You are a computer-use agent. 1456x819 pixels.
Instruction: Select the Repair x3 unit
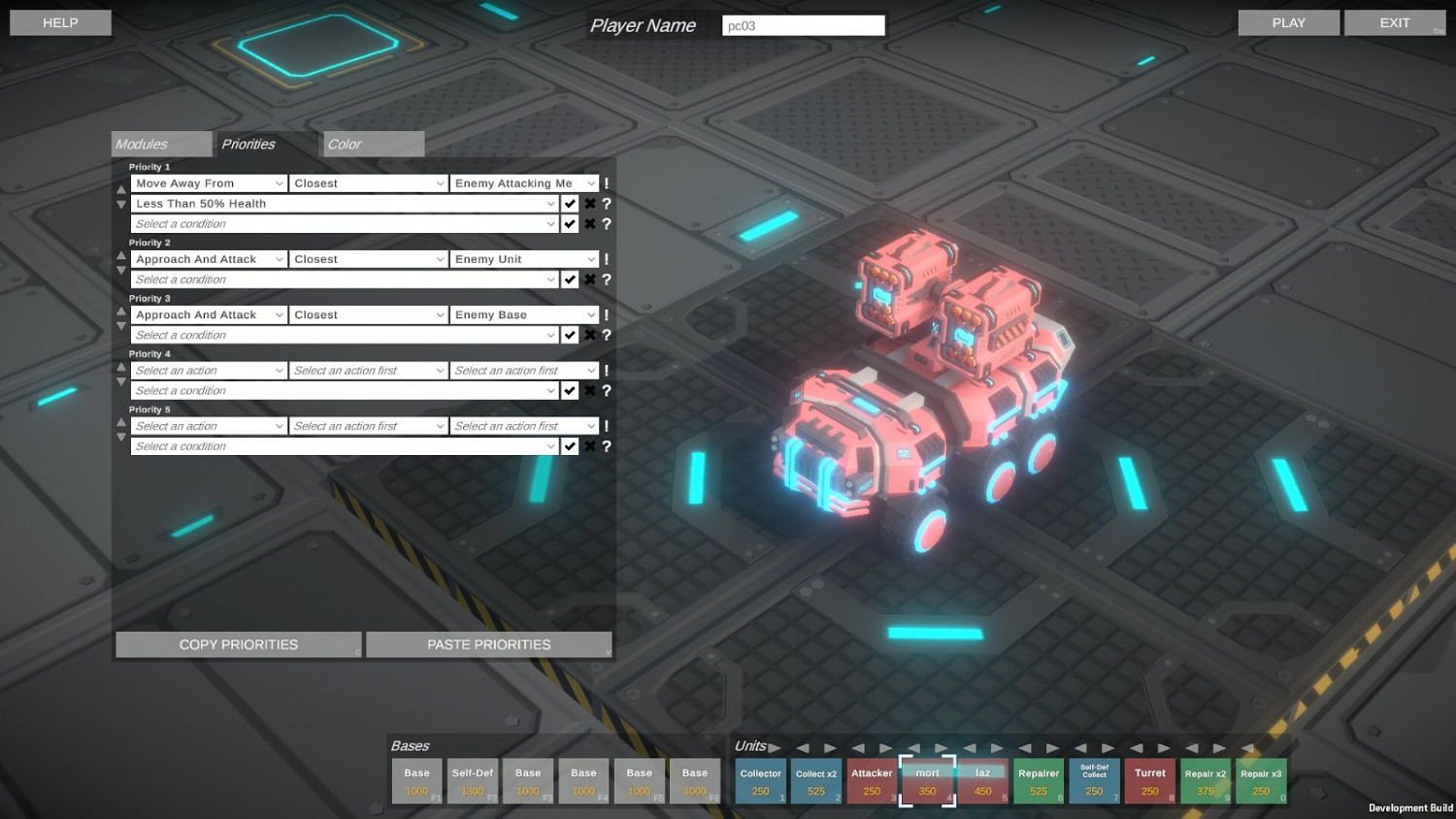[1261, 780]
